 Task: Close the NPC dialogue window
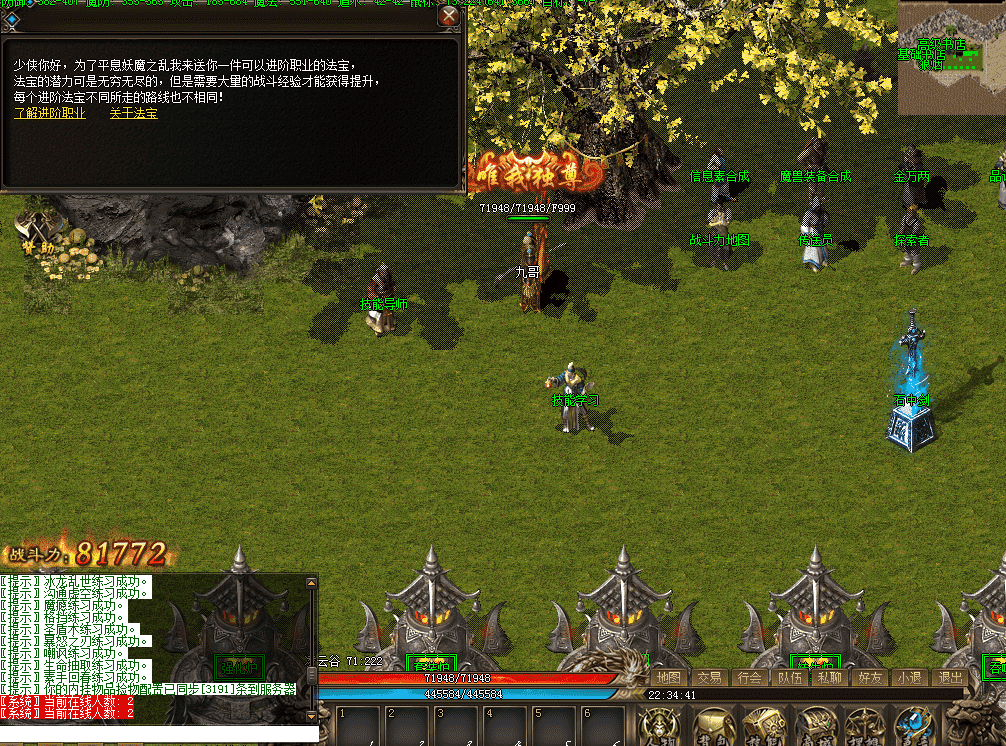pyautogui.click(x=449, y=16)
